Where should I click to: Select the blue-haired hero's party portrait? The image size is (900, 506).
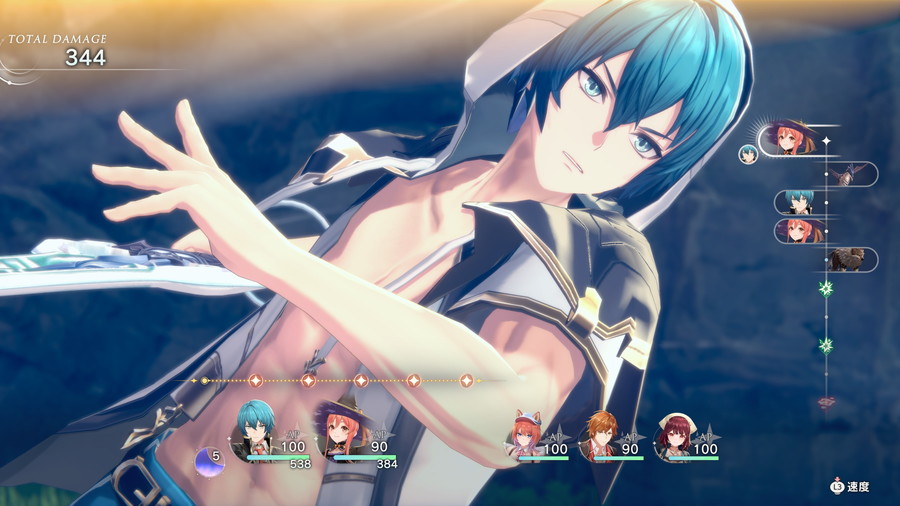255,431
